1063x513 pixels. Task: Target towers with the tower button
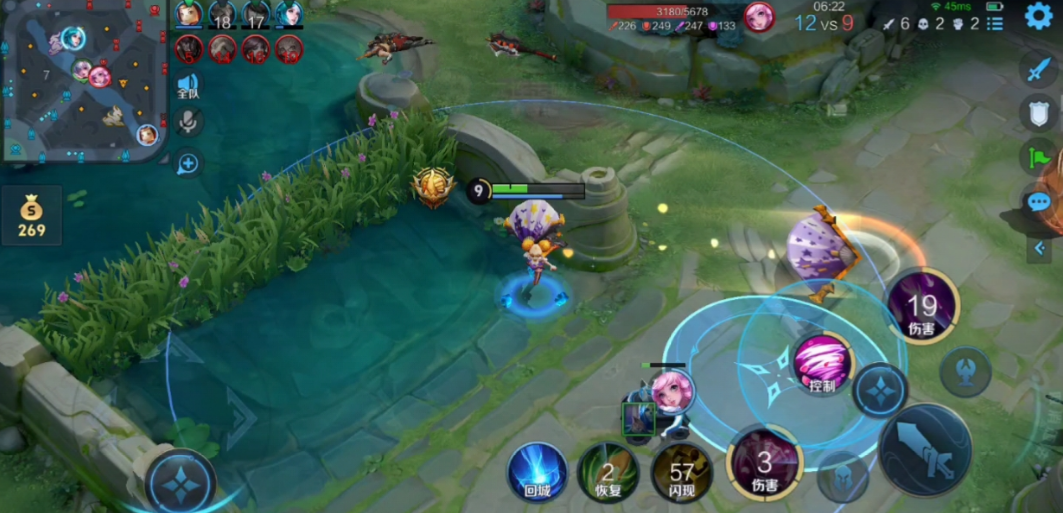966,371
